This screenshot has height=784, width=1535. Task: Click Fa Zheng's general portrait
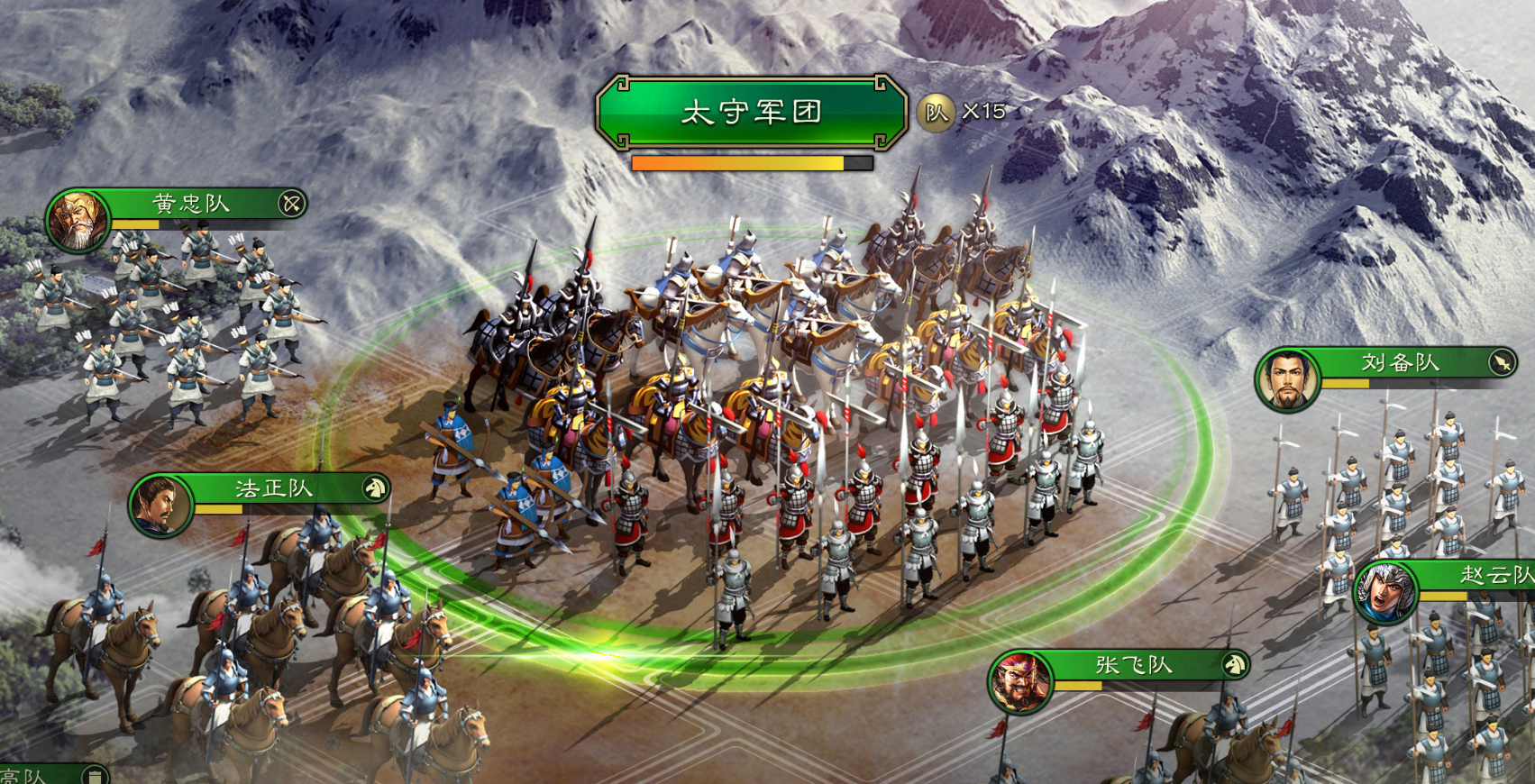tap(160, 506)
